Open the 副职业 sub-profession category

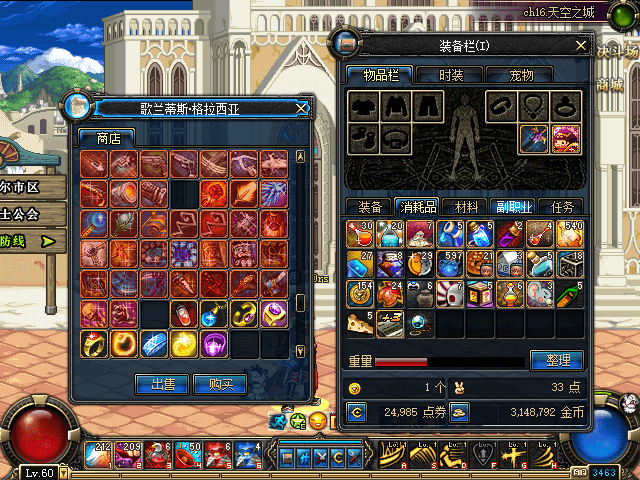tap(514, 207)
